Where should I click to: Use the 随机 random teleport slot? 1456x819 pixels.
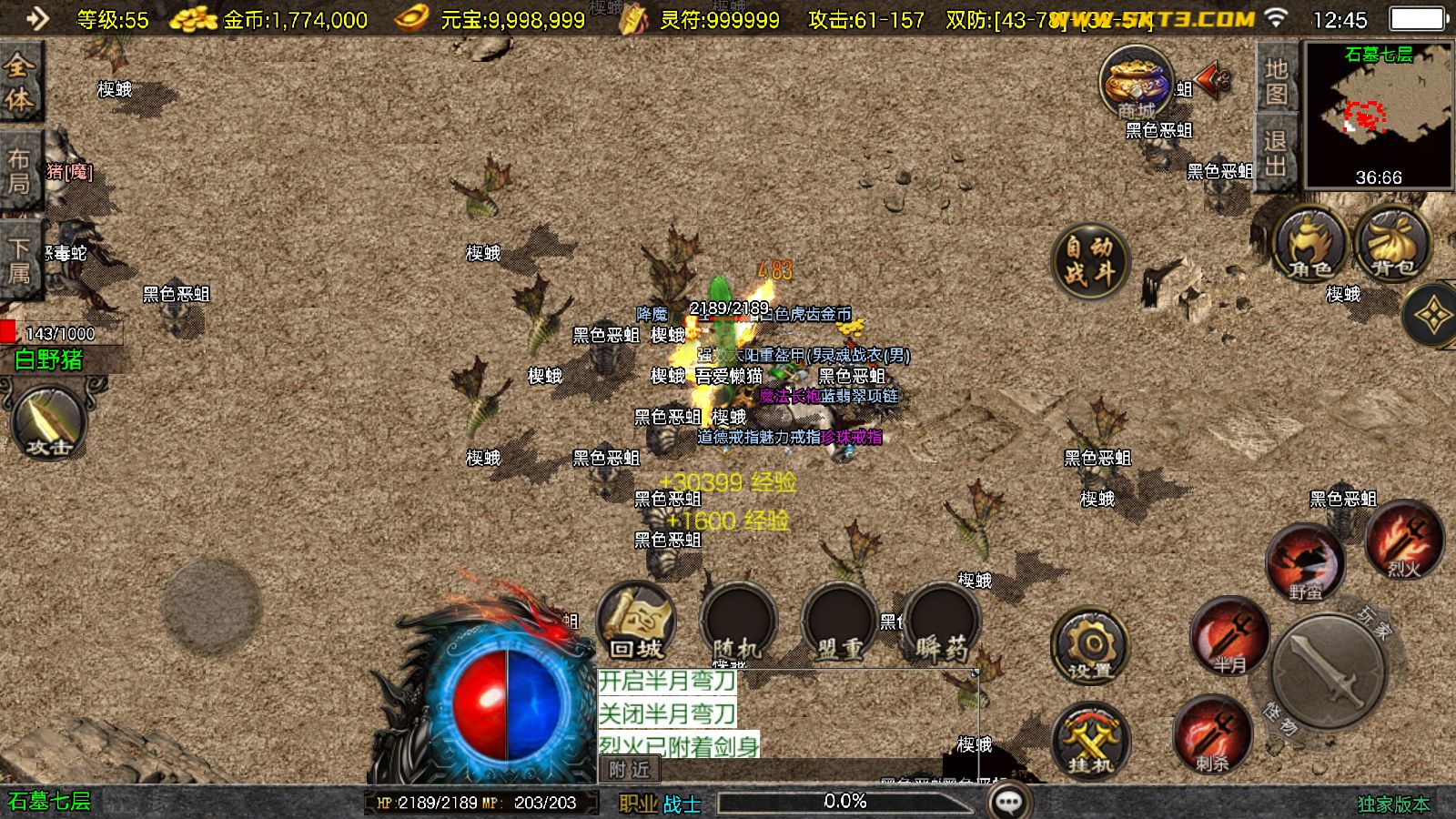click(738, 623)
